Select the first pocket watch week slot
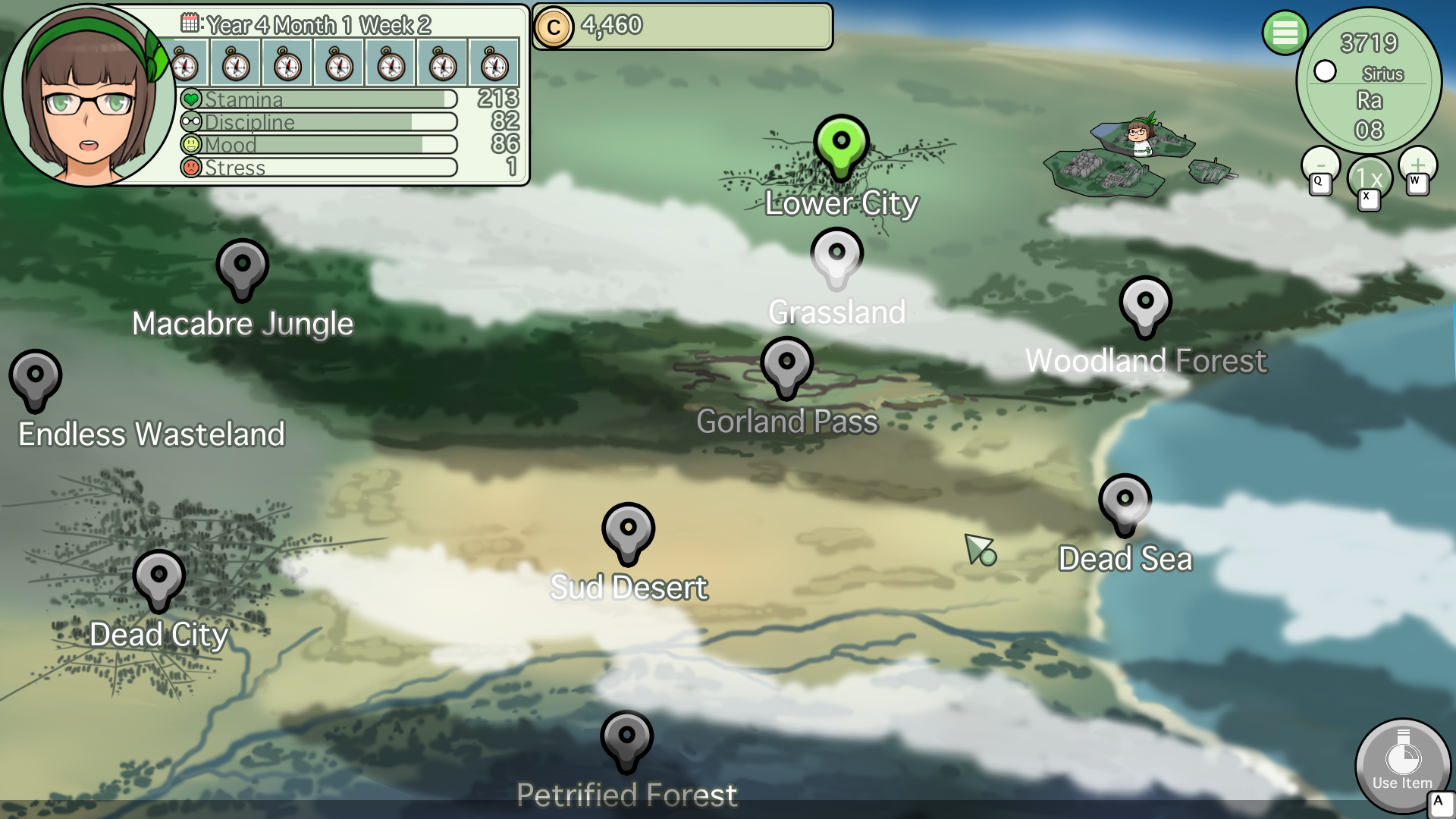The width and height of the screenshot is (1456, 819). 184,63
